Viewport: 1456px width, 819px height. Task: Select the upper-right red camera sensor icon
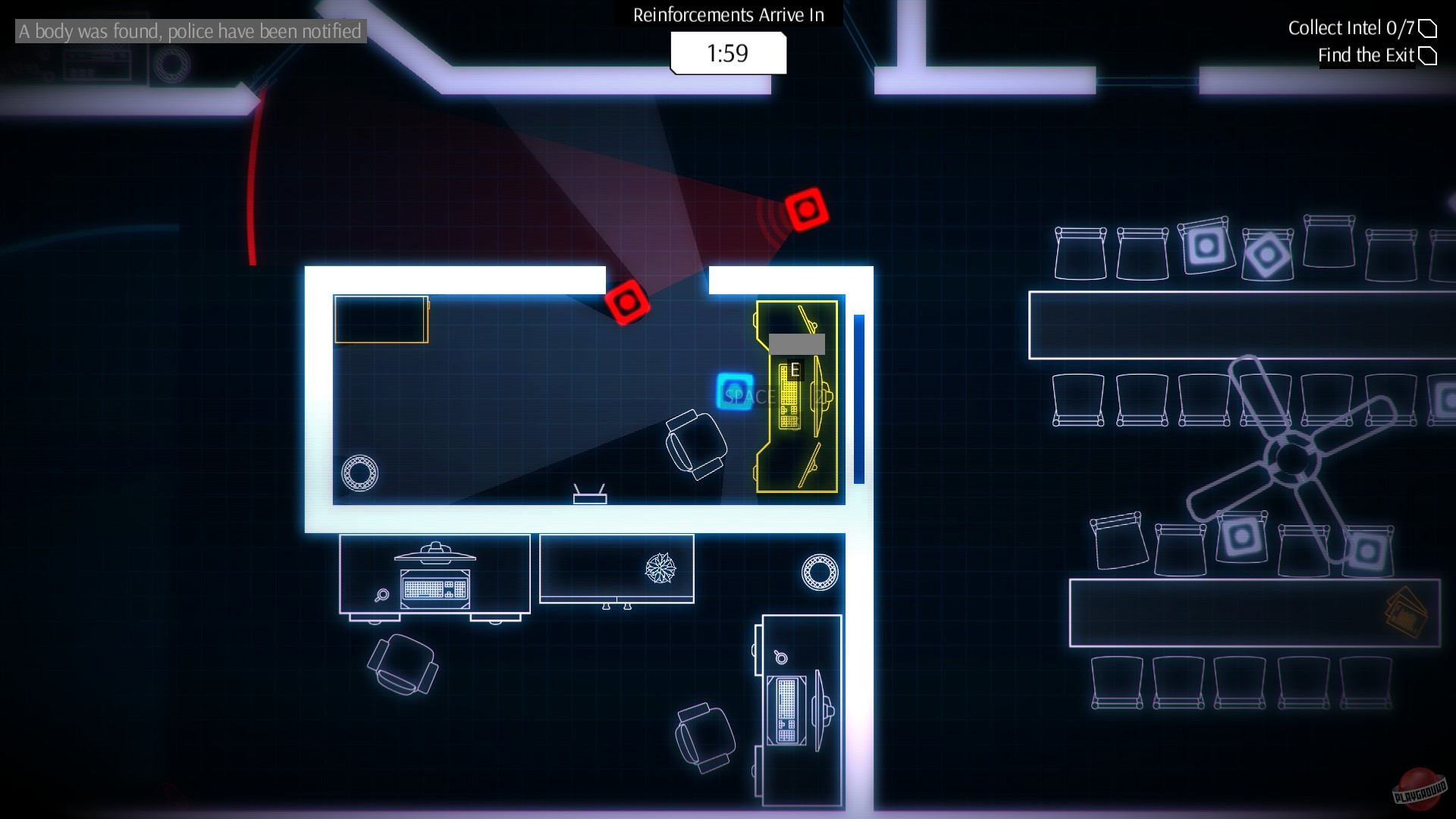[806, 210]
